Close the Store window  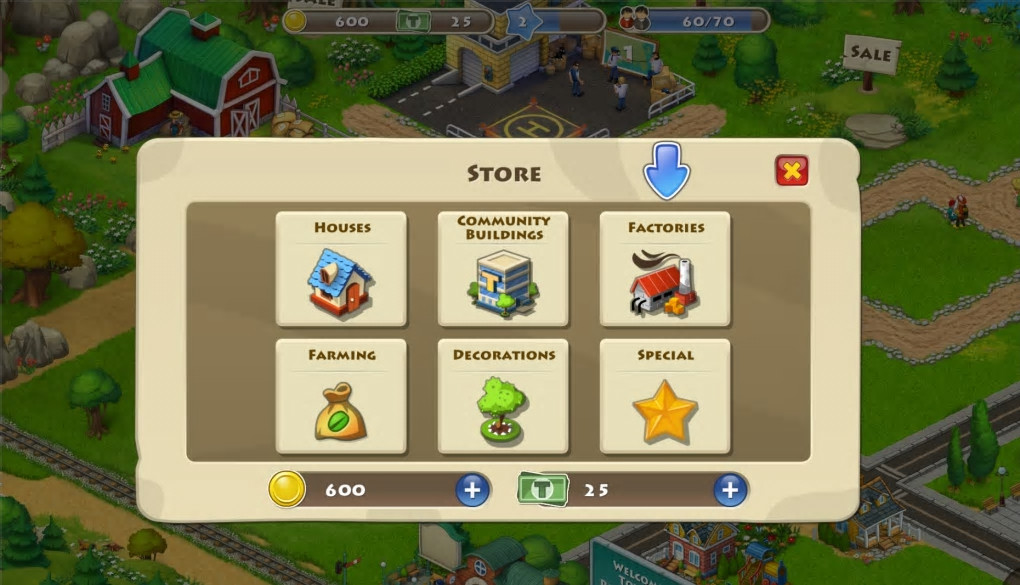[791, 171]
